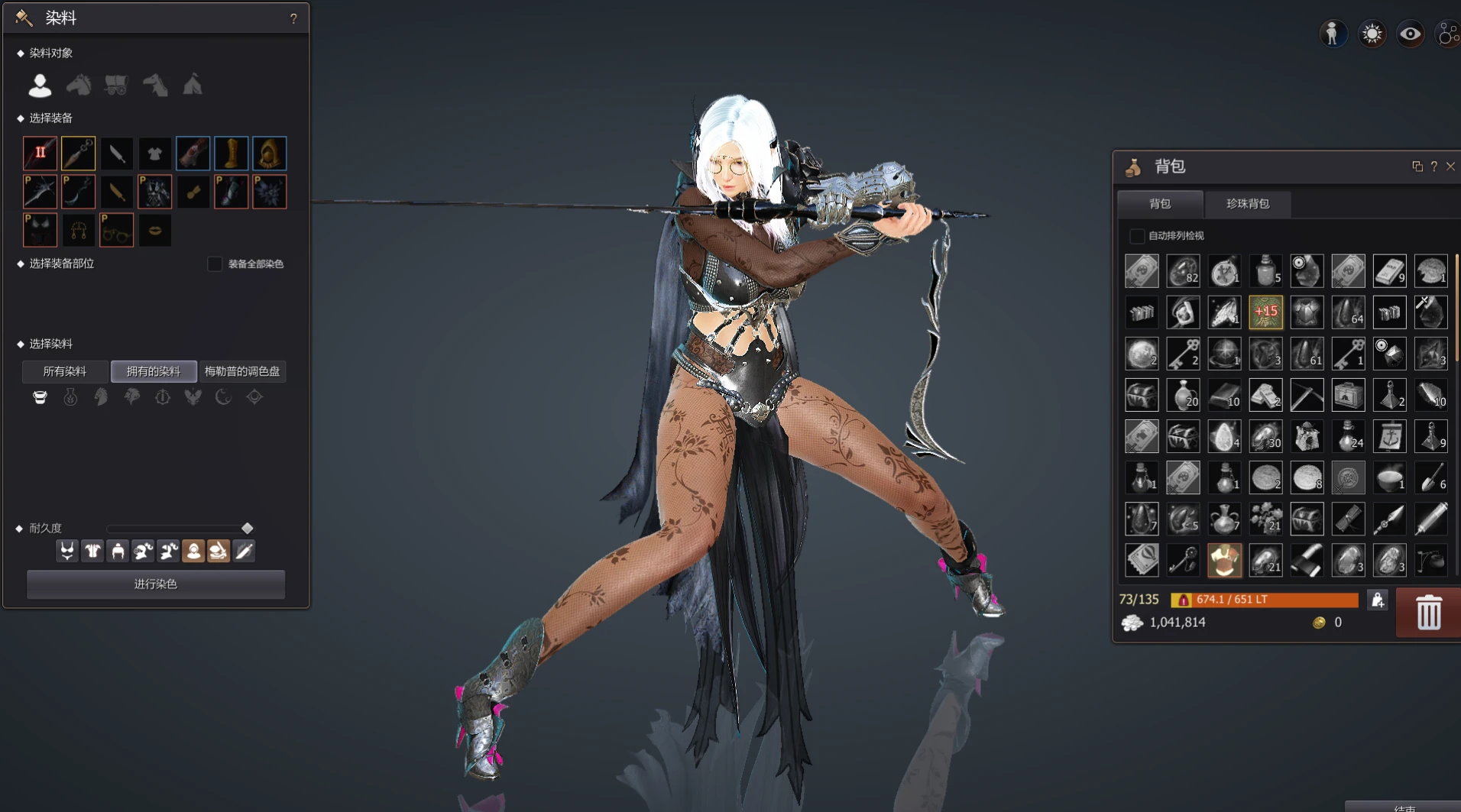Click the sun lighting icon
Screen dimensions: 1461x812
(1372, 34)
